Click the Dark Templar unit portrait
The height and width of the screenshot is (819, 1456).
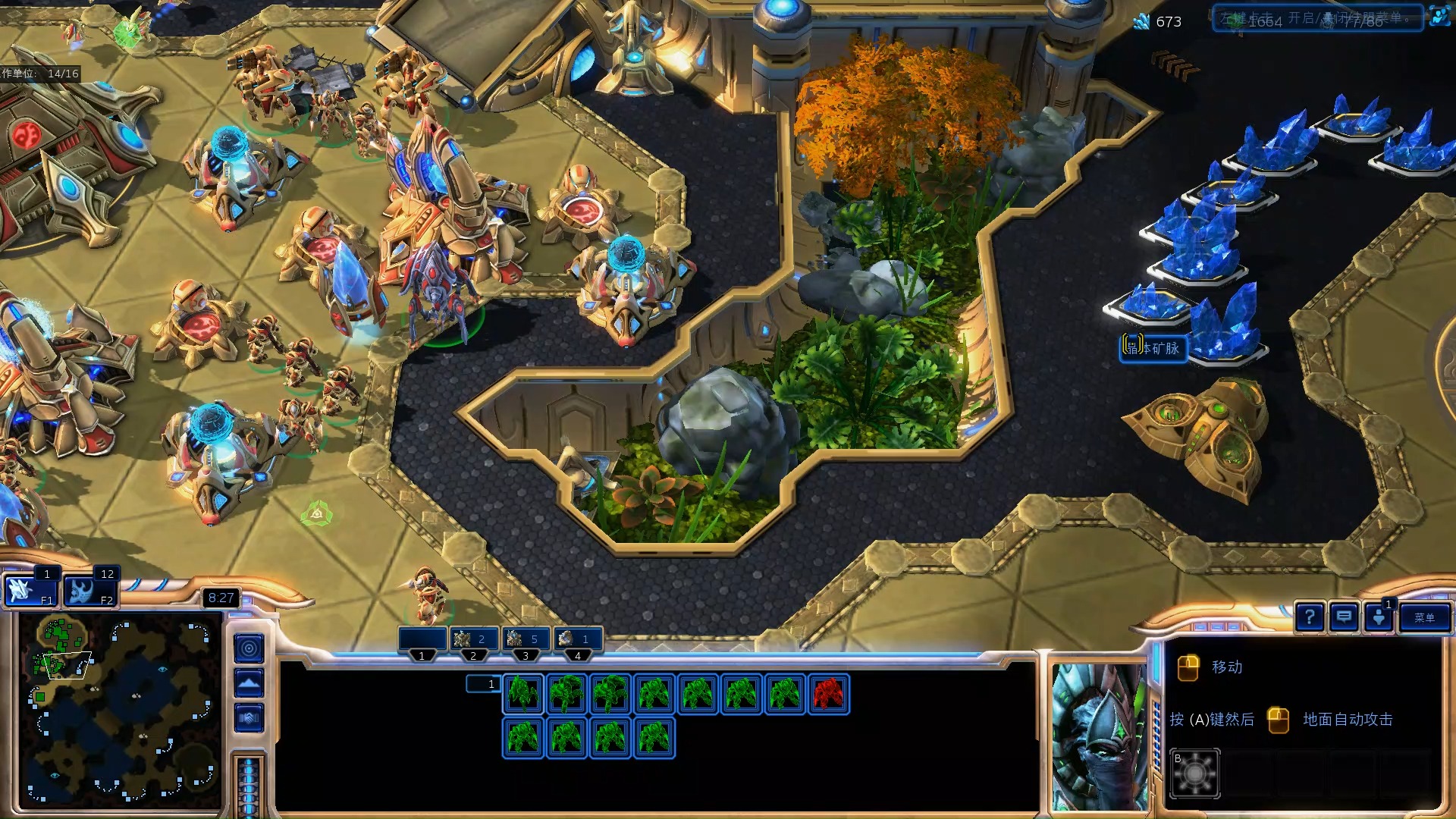[1099, 736]
